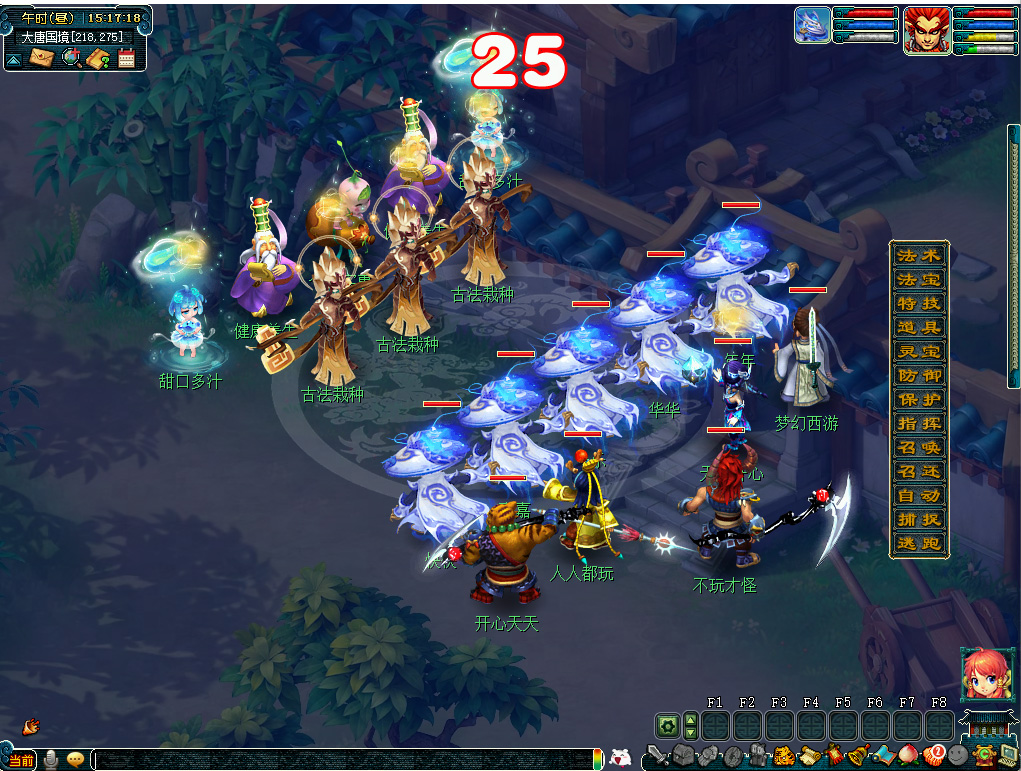Open the world map magnifier icon
The image size is (1021, 771).
[x=70, y=58]
